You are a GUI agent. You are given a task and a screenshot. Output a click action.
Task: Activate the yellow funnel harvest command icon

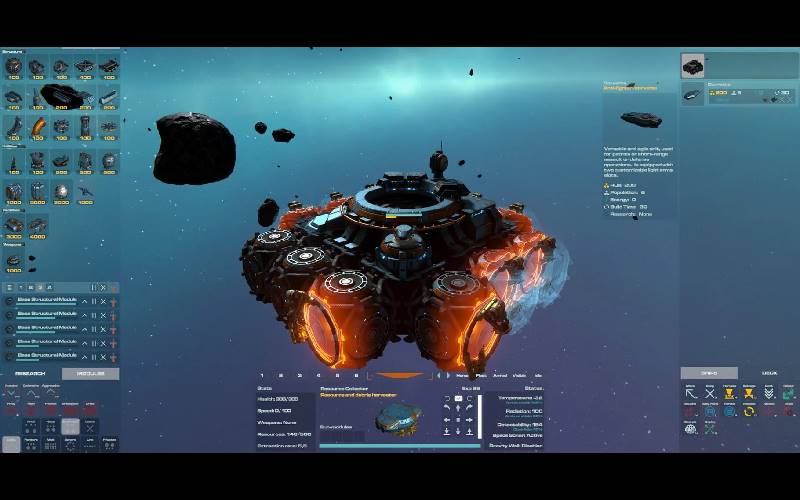729,394
